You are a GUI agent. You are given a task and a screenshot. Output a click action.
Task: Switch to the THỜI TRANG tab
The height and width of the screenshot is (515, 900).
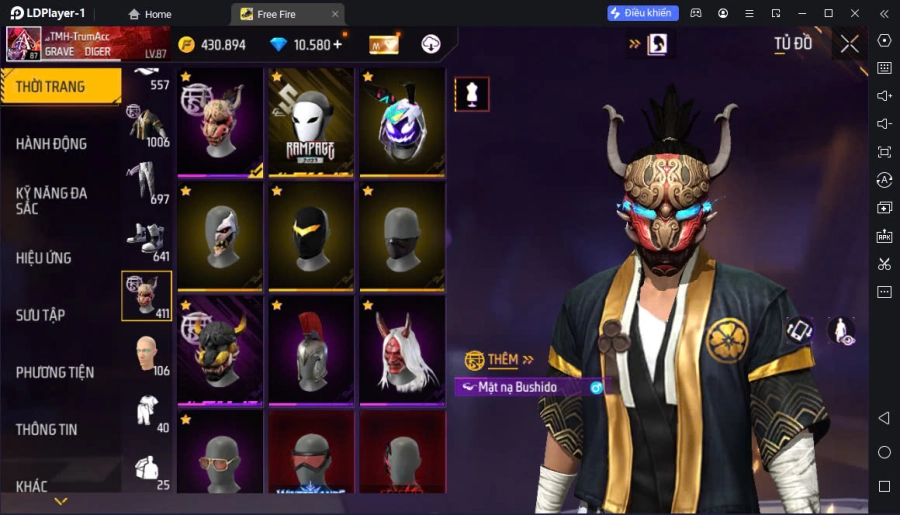[x=52, y=87]
